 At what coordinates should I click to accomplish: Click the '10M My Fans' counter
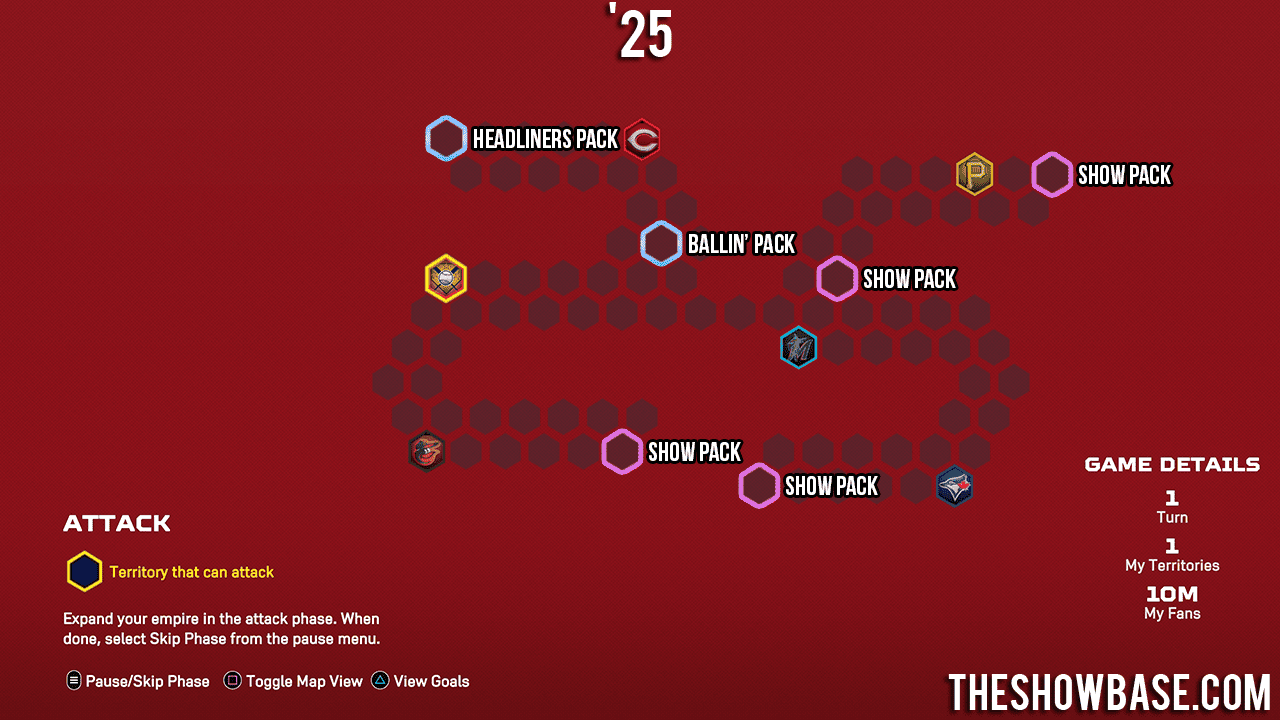point(1171,602)
